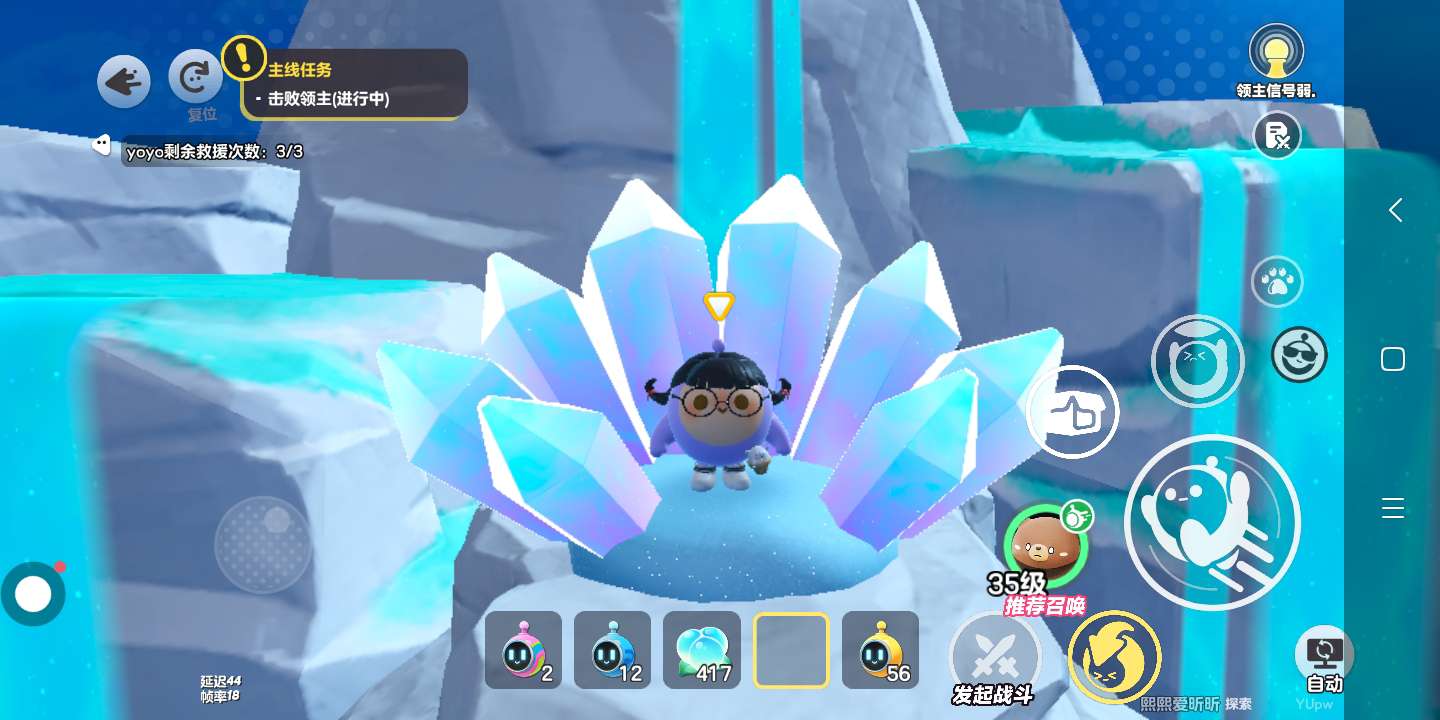Tap the back arrow button

pyautogui.click(x=124, y=82)
